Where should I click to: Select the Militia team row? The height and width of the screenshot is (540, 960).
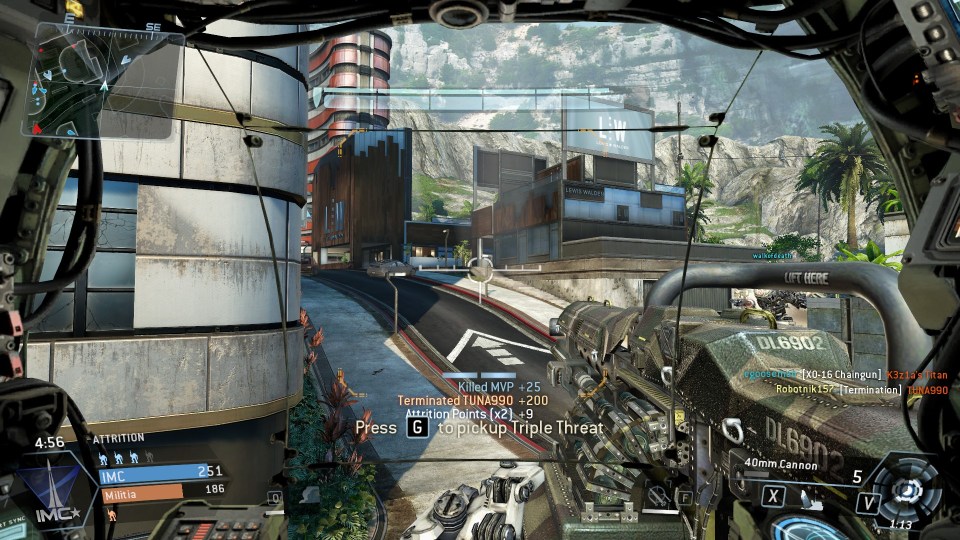pos(161,492)
